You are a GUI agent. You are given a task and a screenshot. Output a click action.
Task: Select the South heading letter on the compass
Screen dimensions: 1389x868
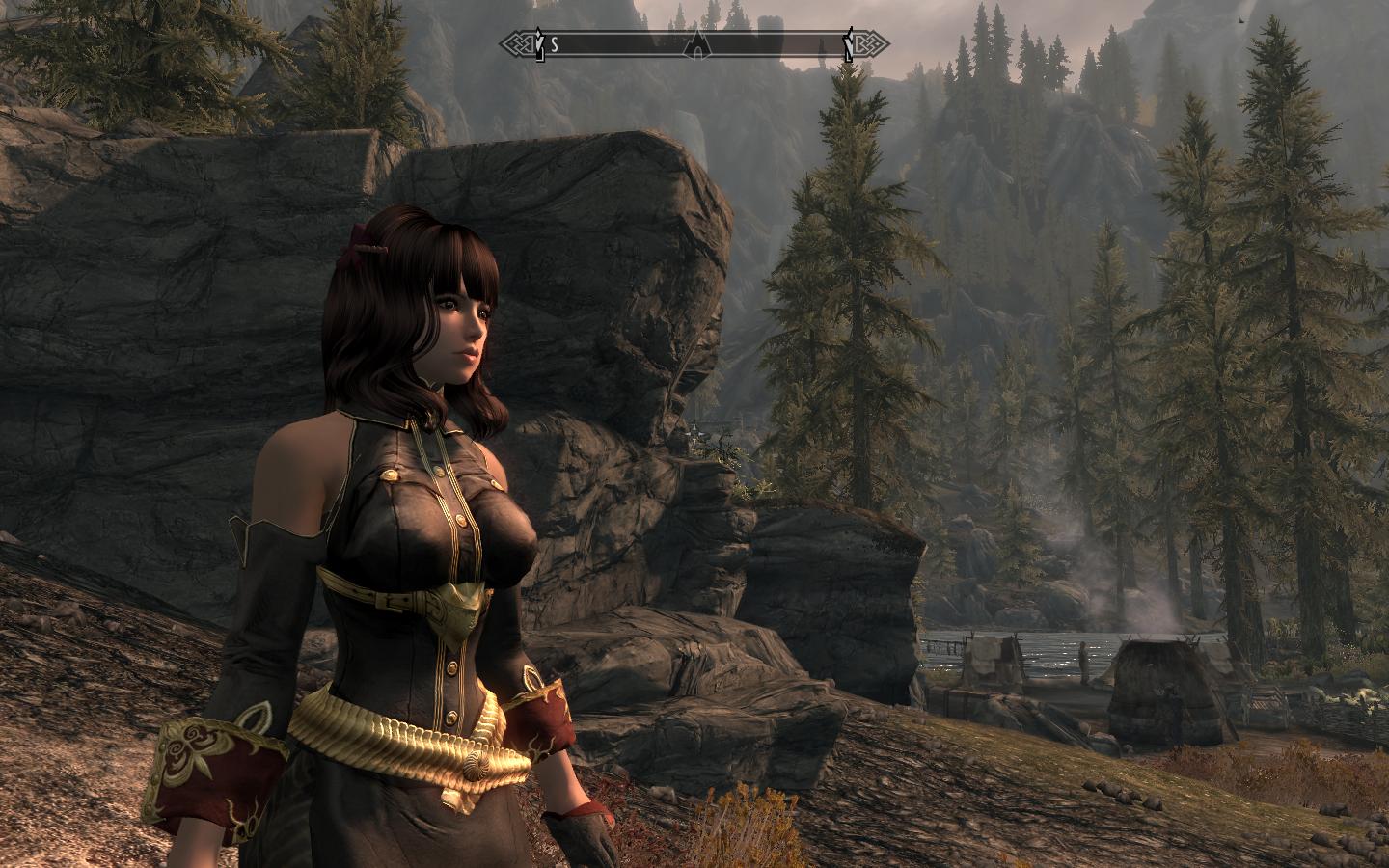click(556, 44)
